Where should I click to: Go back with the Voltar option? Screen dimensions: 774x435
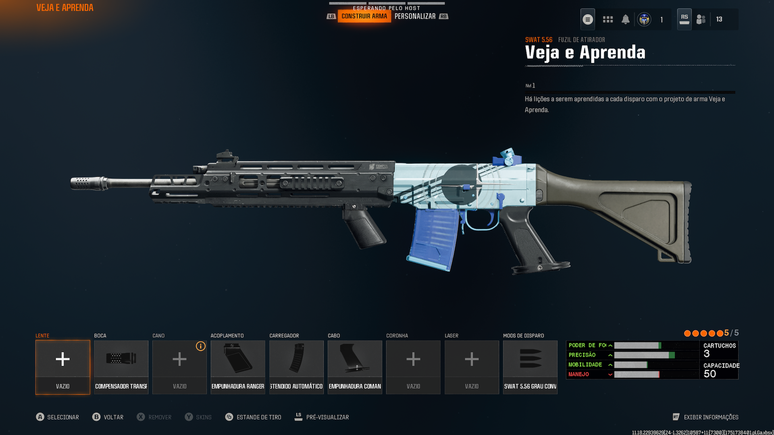108,417
